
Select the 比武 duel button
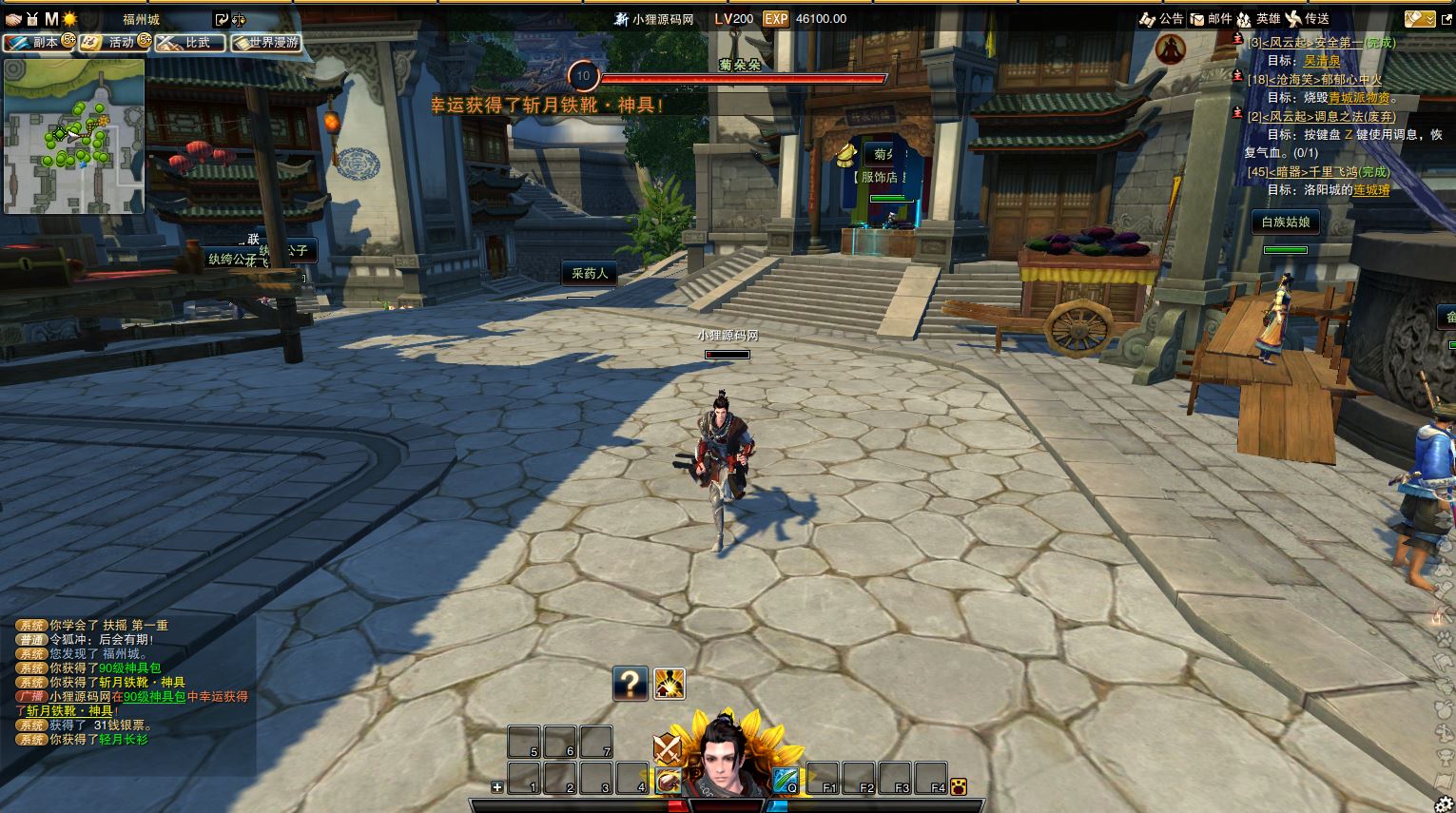pyautogui.click(x=190, y=43)
